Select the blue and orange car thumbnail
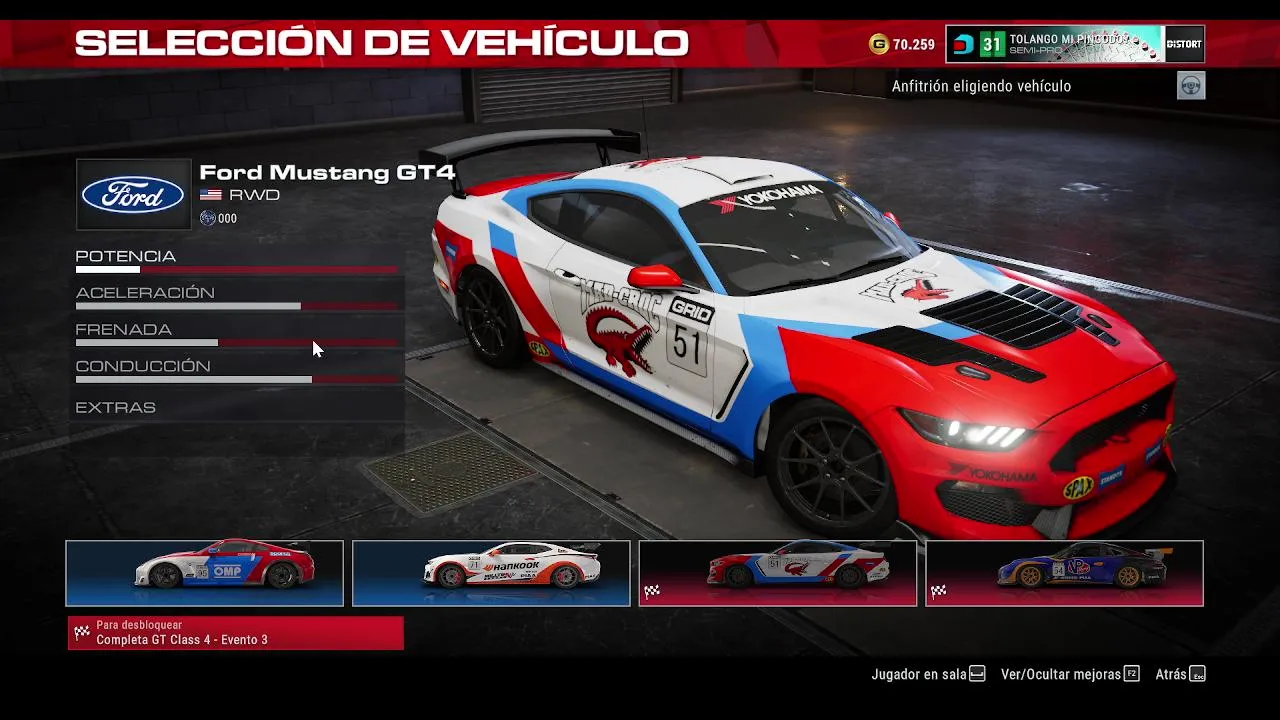 pos(1064,573)
